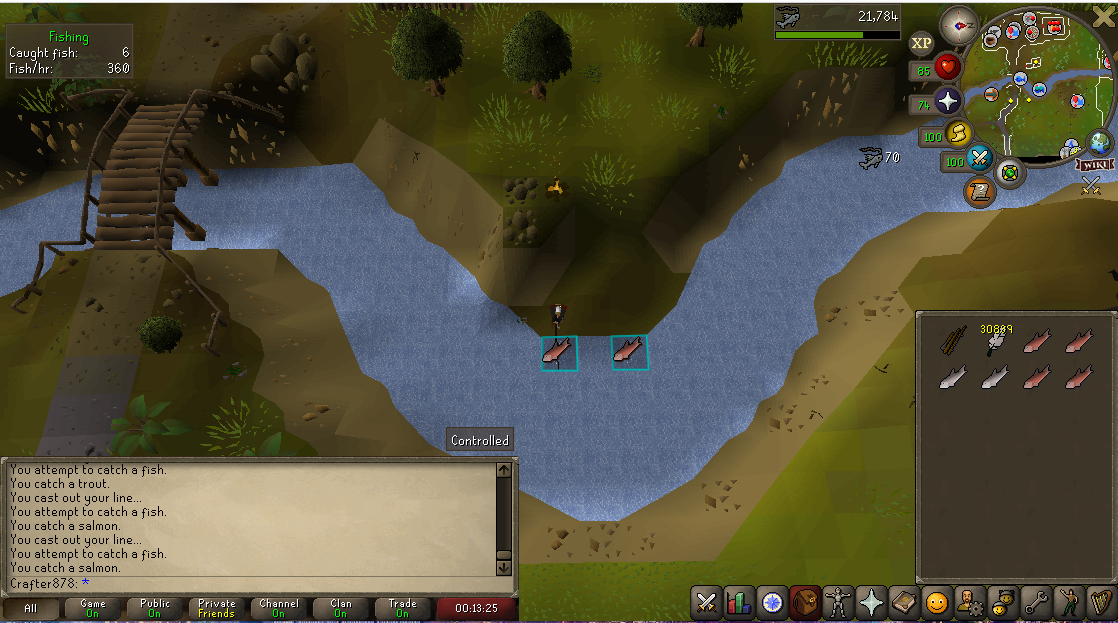Switch chat to the Clan tab
The width and height of the screenshot is (1118, 623).
point(341,608)
